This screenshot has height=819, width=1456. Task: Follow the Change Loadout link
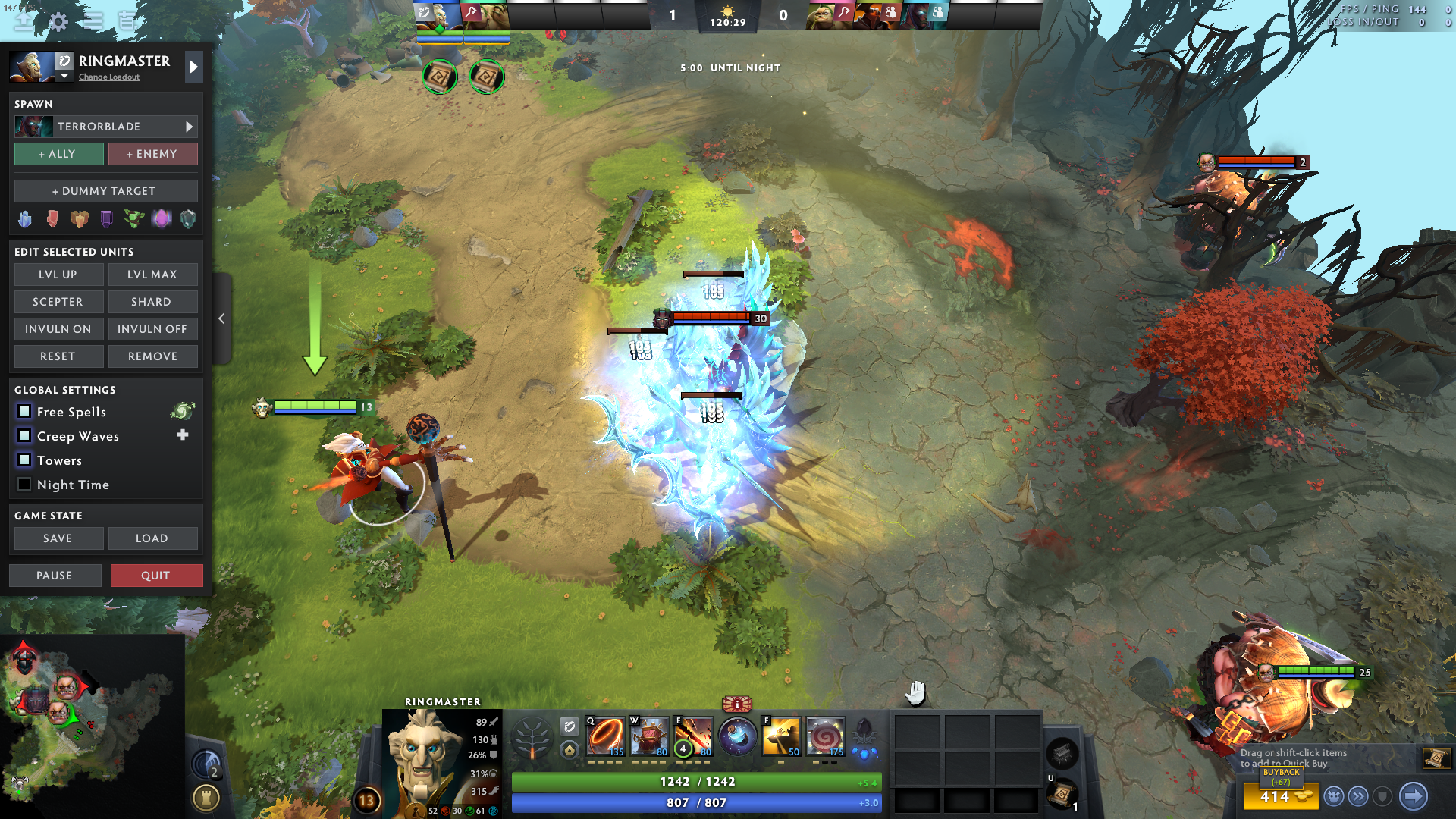(x=109, y=77)
